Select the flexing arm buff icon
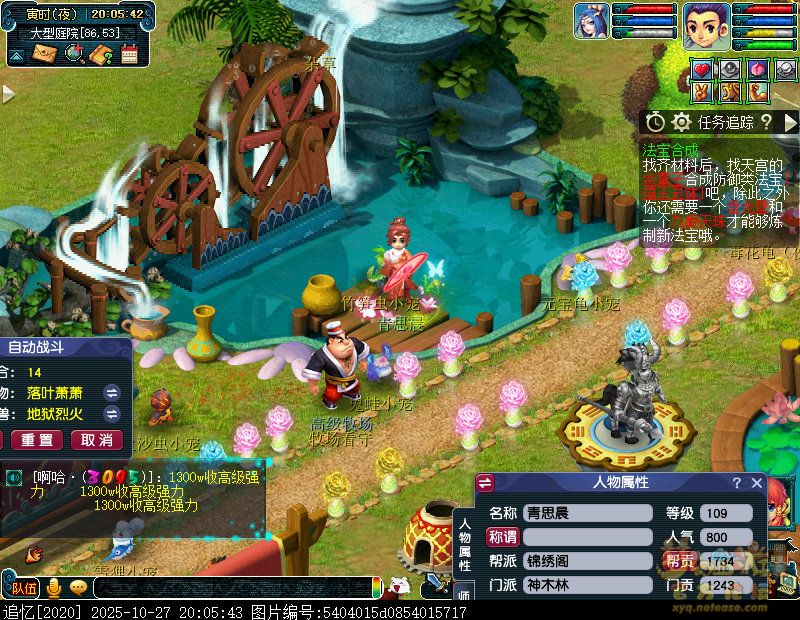Viewport: 800px width, 620px height. [757, 93]
